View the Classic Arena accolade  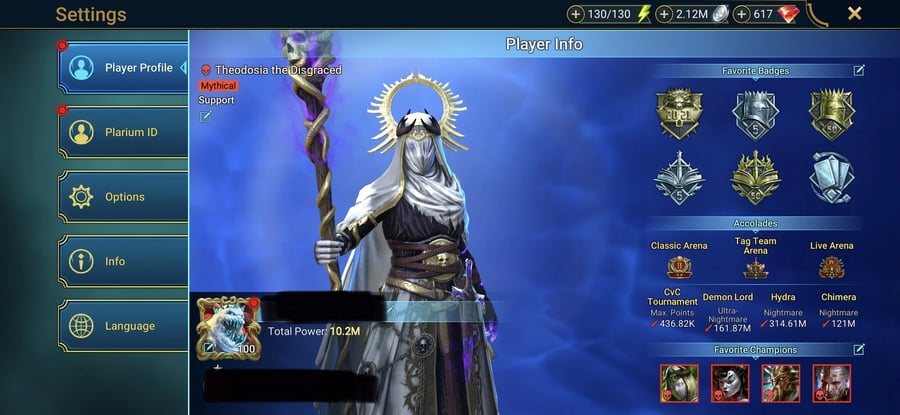pos(680,267)
